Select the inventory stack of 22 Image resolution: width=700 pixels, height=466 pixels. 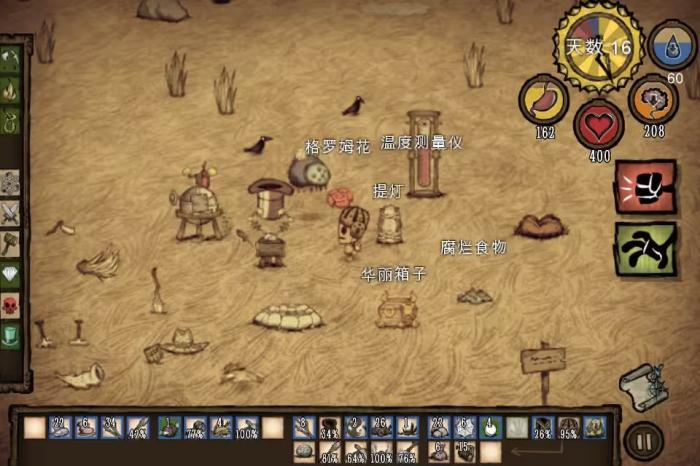click(60, 428)
